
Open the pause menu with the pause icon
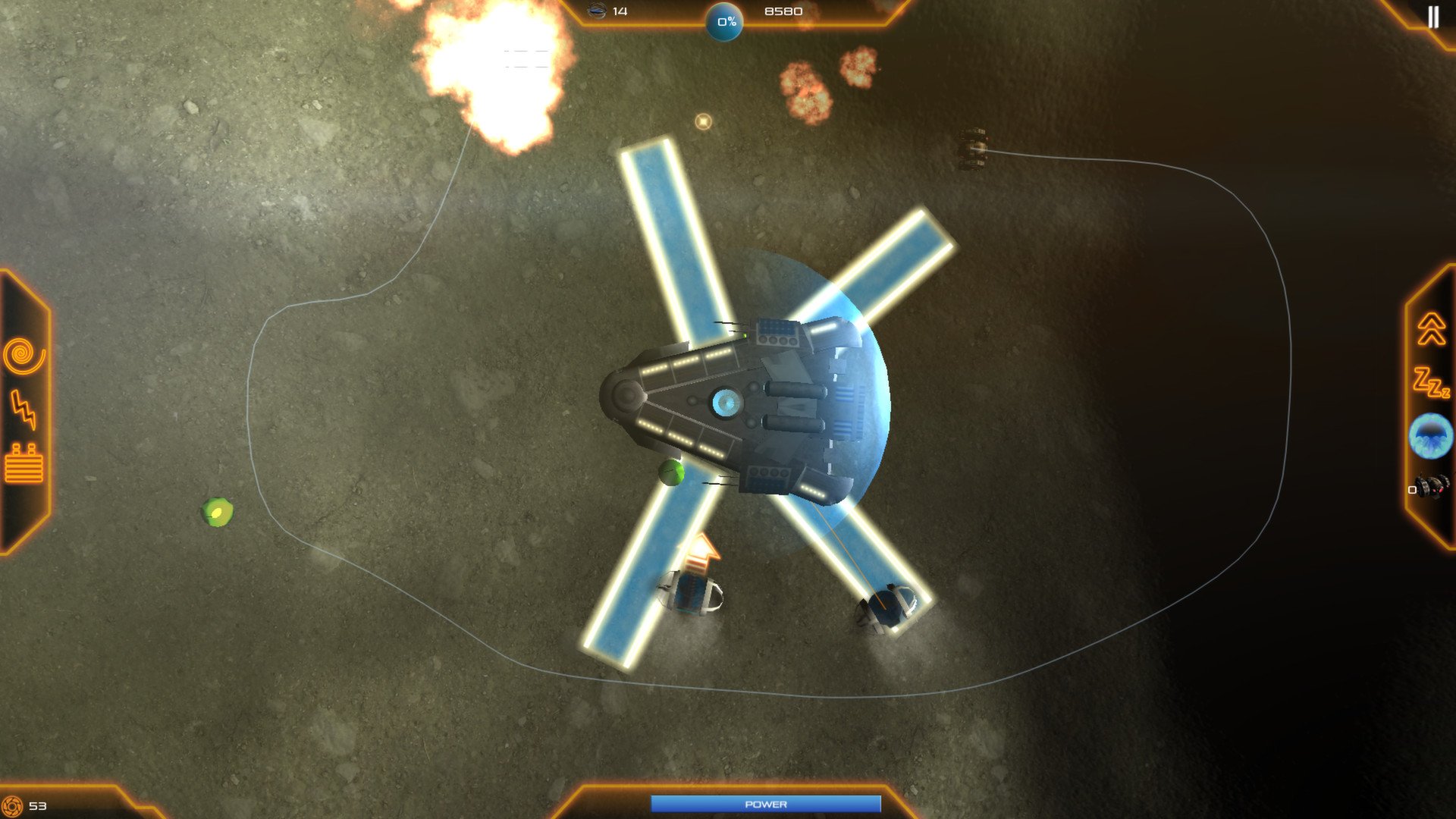(x=1433, y=17)
